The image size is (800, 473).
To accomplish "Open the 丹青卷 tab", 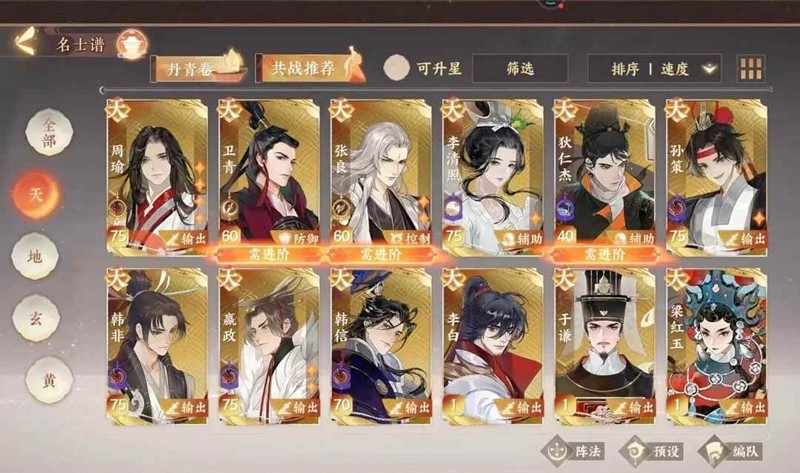I will point(197,68).
